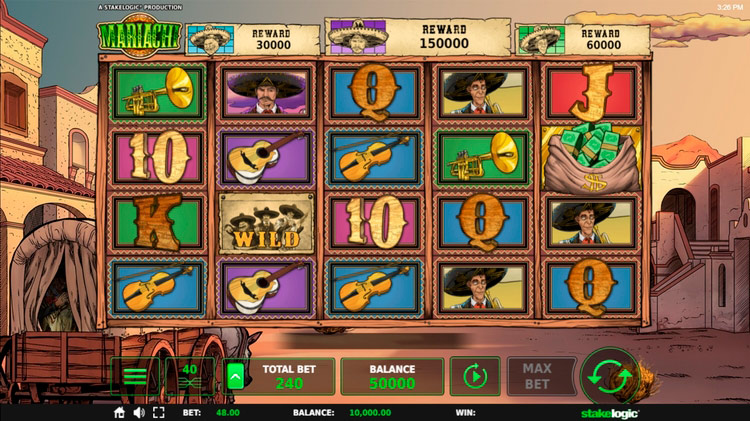Open the 40 paylines selector
Image resolution: width=750 pixels, height=421 pixels.
pos(190,377)
